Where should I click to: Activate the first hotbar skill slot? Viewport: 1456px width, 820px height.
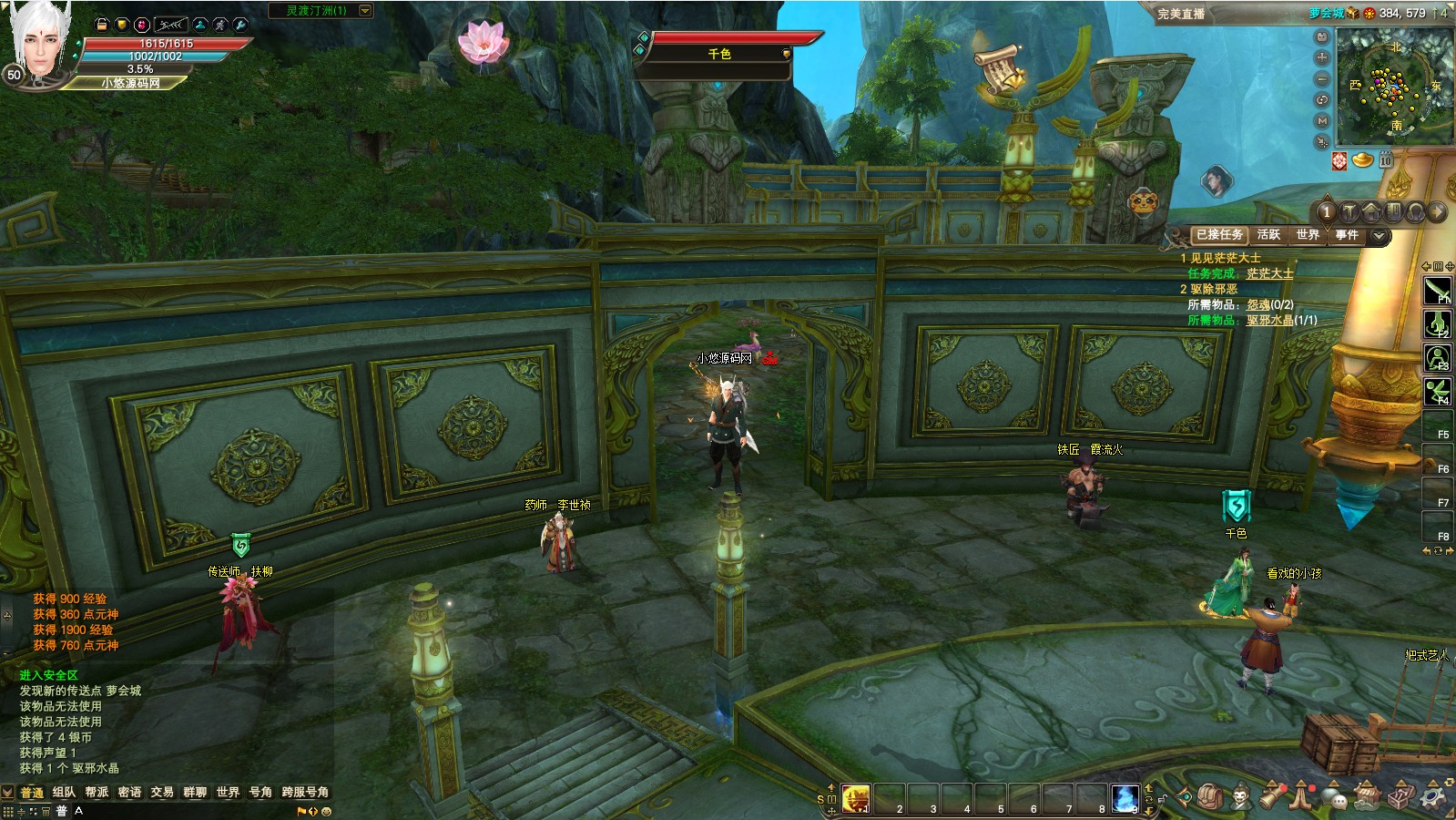(x=856, y=798)
